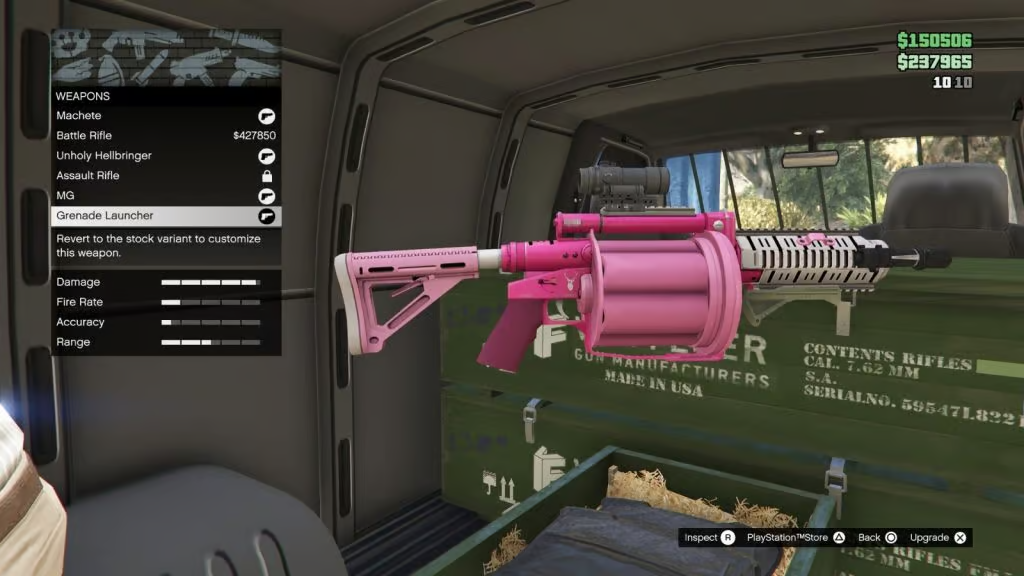Screen dimensions: 1024x576
Task: Select the highlighted Grenade Launcher row
Action: tap(166, 216)
